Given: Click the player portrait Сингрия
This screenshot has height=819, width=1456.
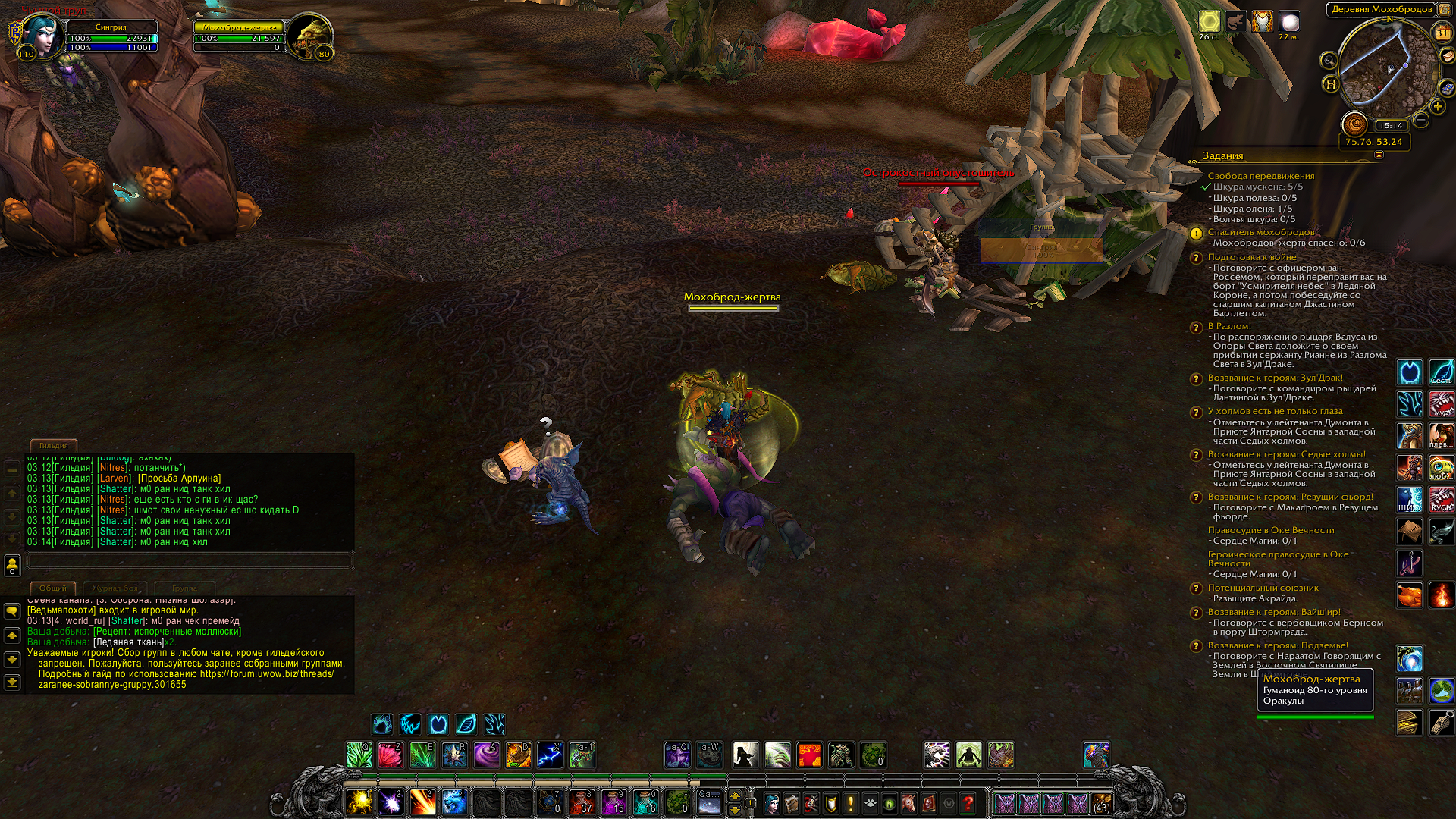Looking at the screenshot, I should pos(41,35).
